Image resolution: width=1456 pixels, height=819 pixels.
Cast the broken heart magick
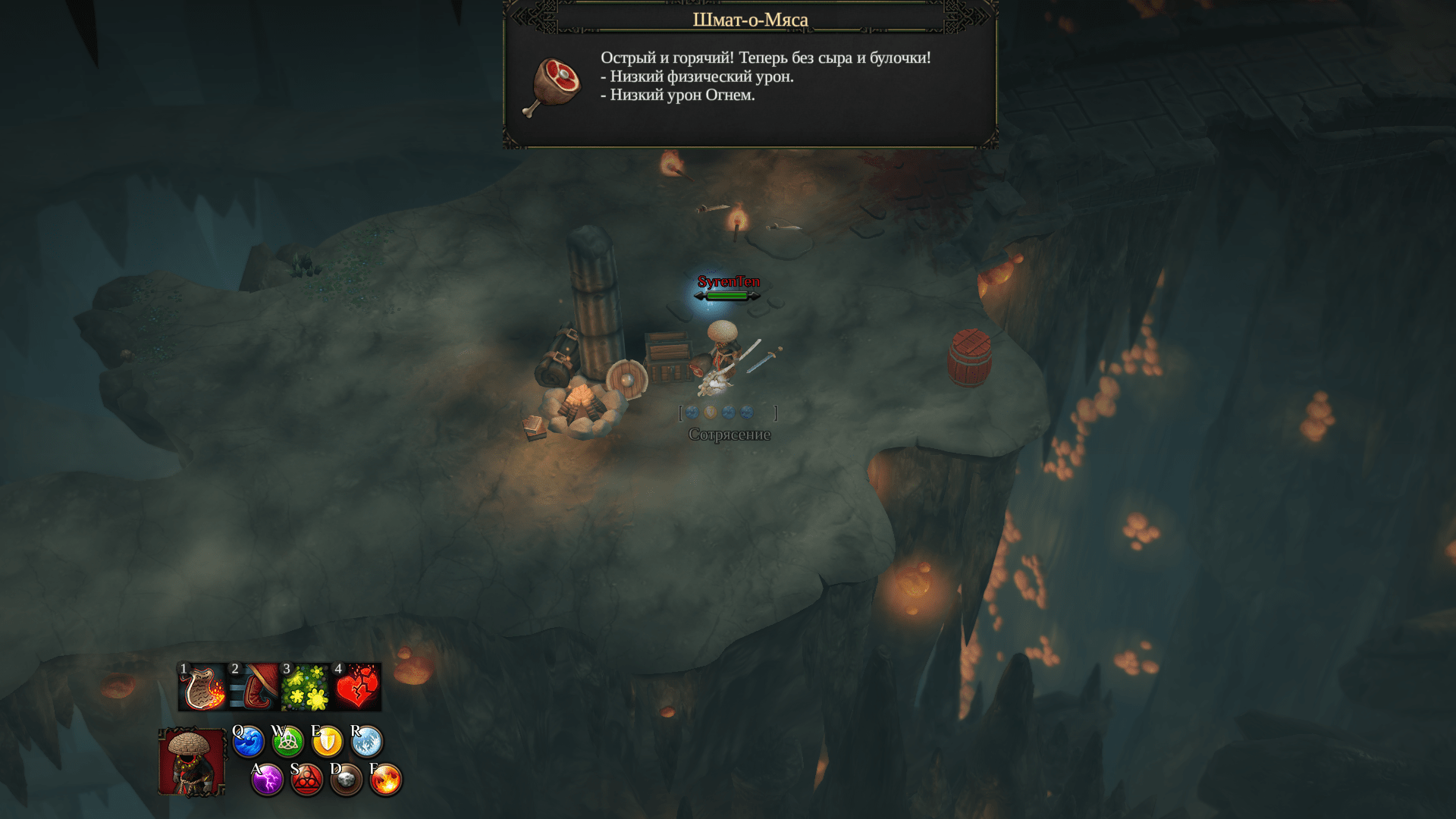pyautogui.click(x=357, y=687)
